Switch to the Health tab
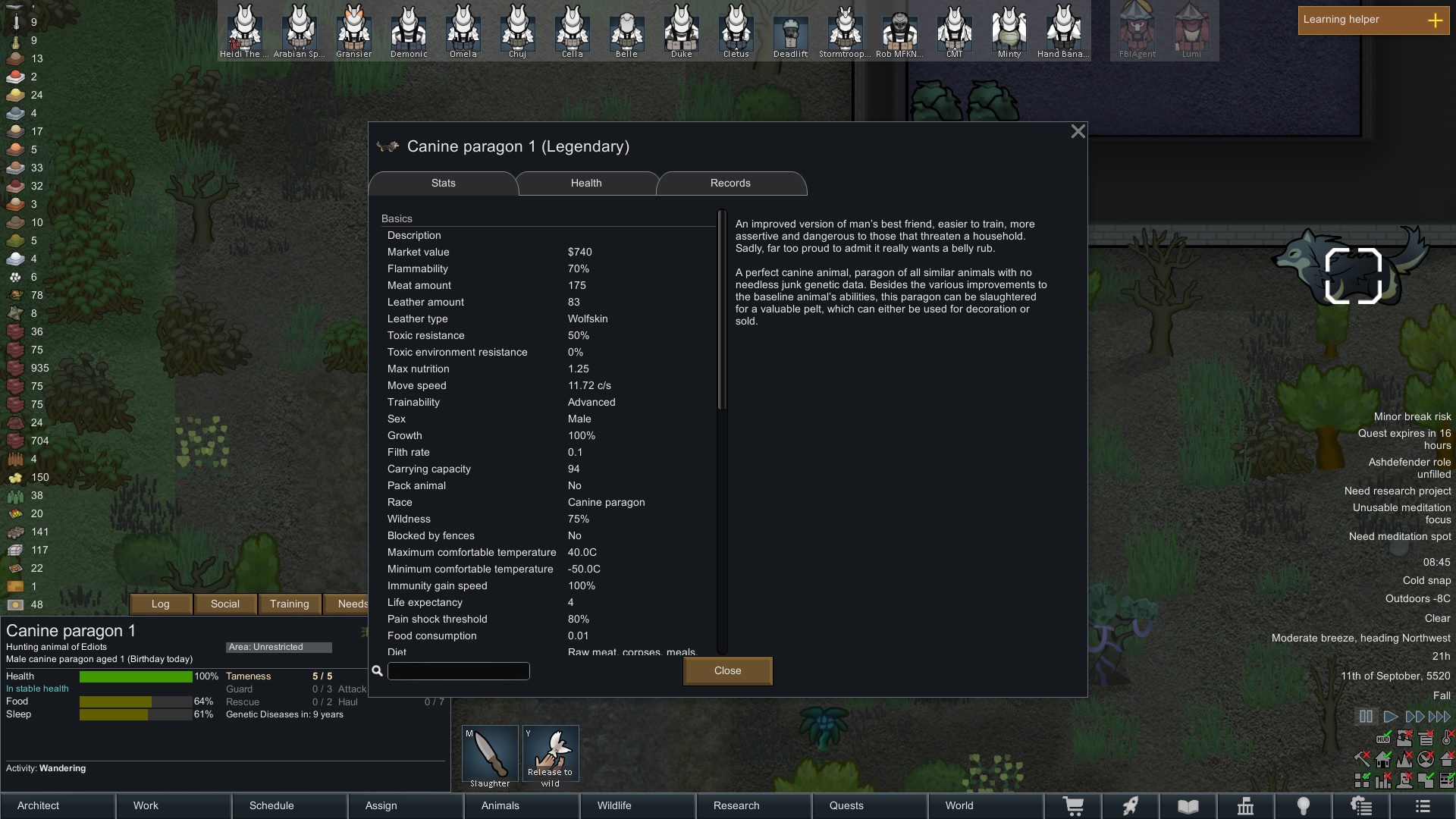Image resolution: width=1456 pixels, height=819 pixels. 586,184
